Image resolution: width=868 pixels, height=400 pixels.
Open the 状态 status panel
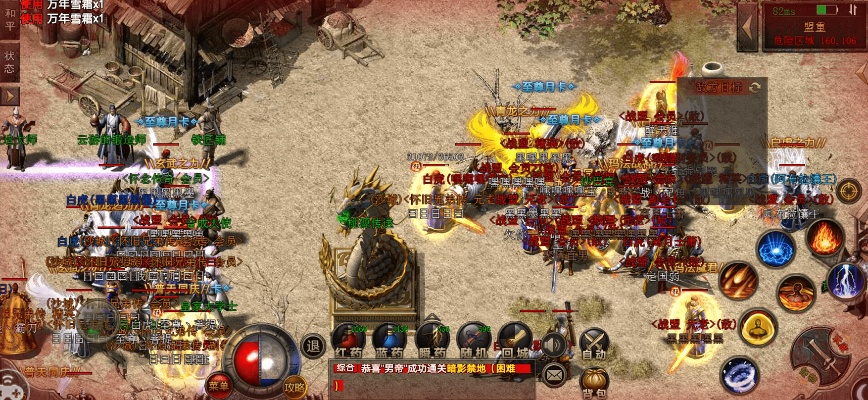click(x=9, y=61)
